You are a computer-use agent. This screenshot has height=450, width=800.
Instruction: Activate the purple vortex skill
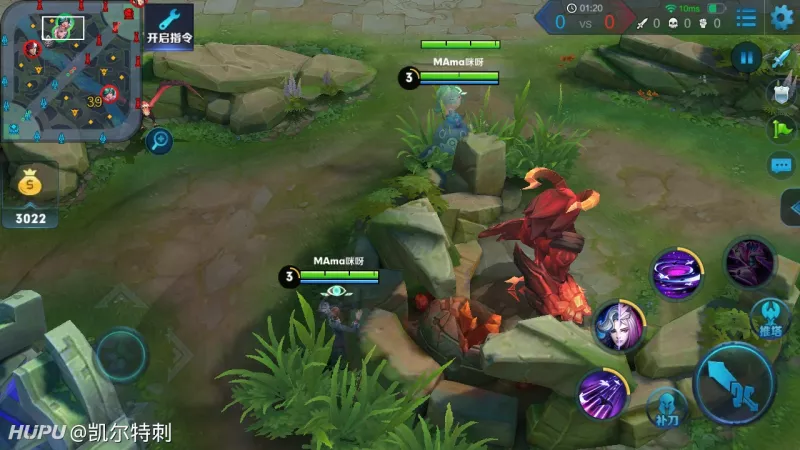coord(676,271)
